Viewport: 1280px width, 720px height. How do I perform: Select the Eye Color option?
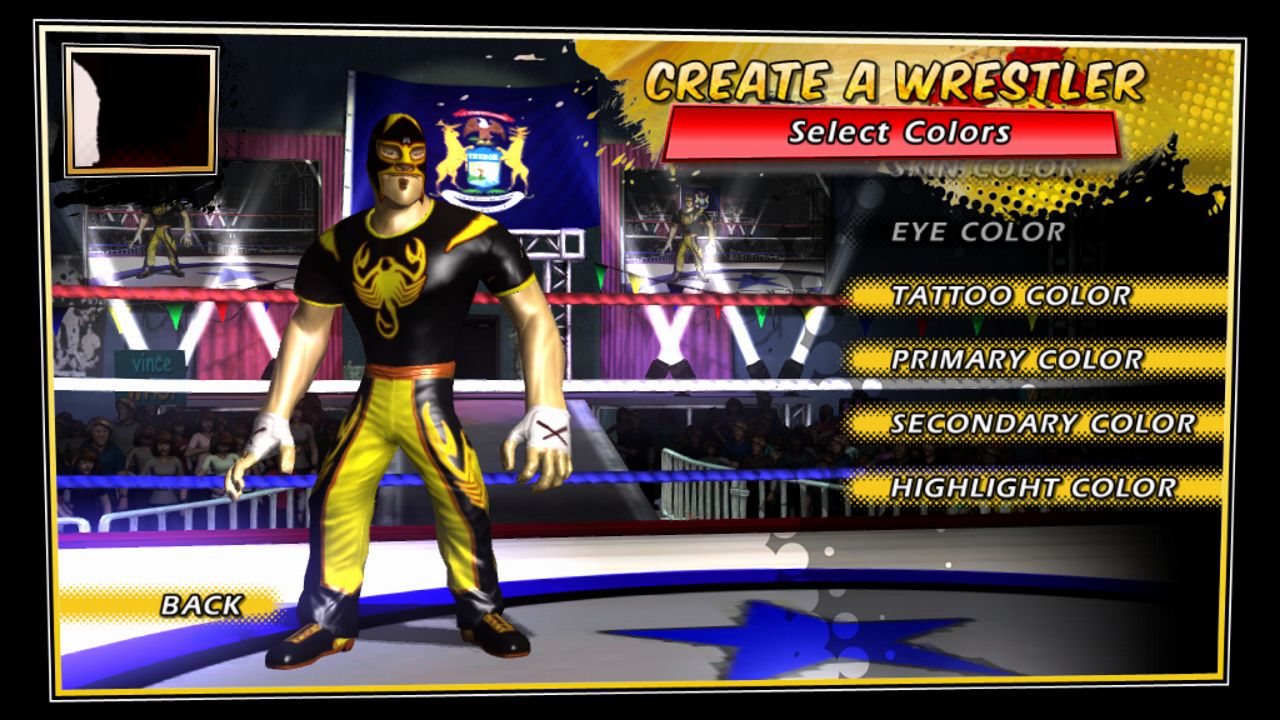click(x=978, y=232)
